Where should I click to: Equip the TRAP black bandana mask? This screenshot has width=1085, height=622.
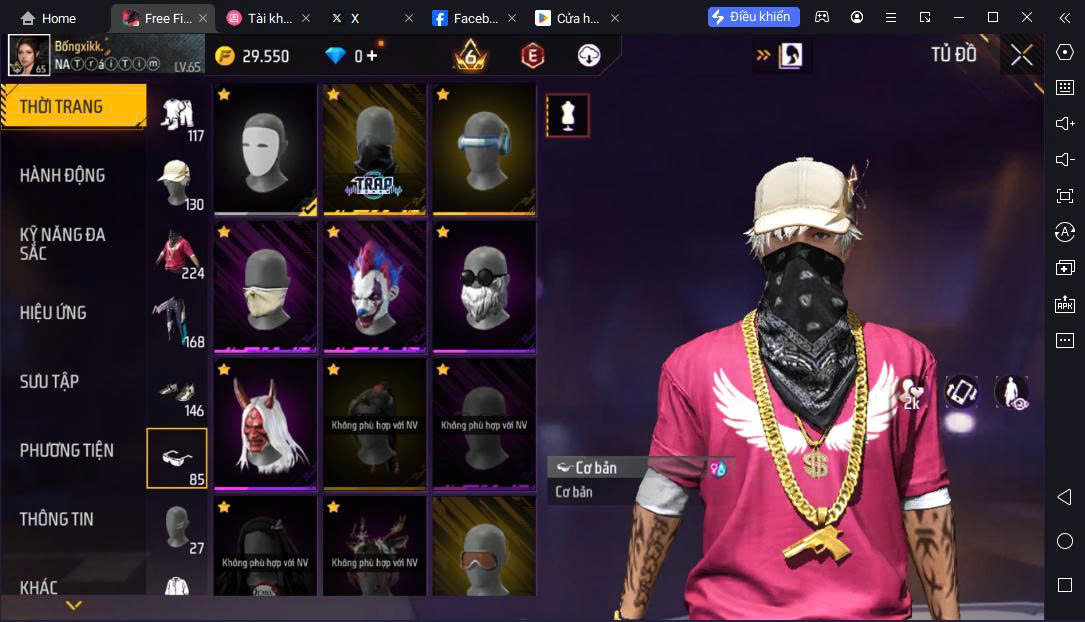click(374, 149)
